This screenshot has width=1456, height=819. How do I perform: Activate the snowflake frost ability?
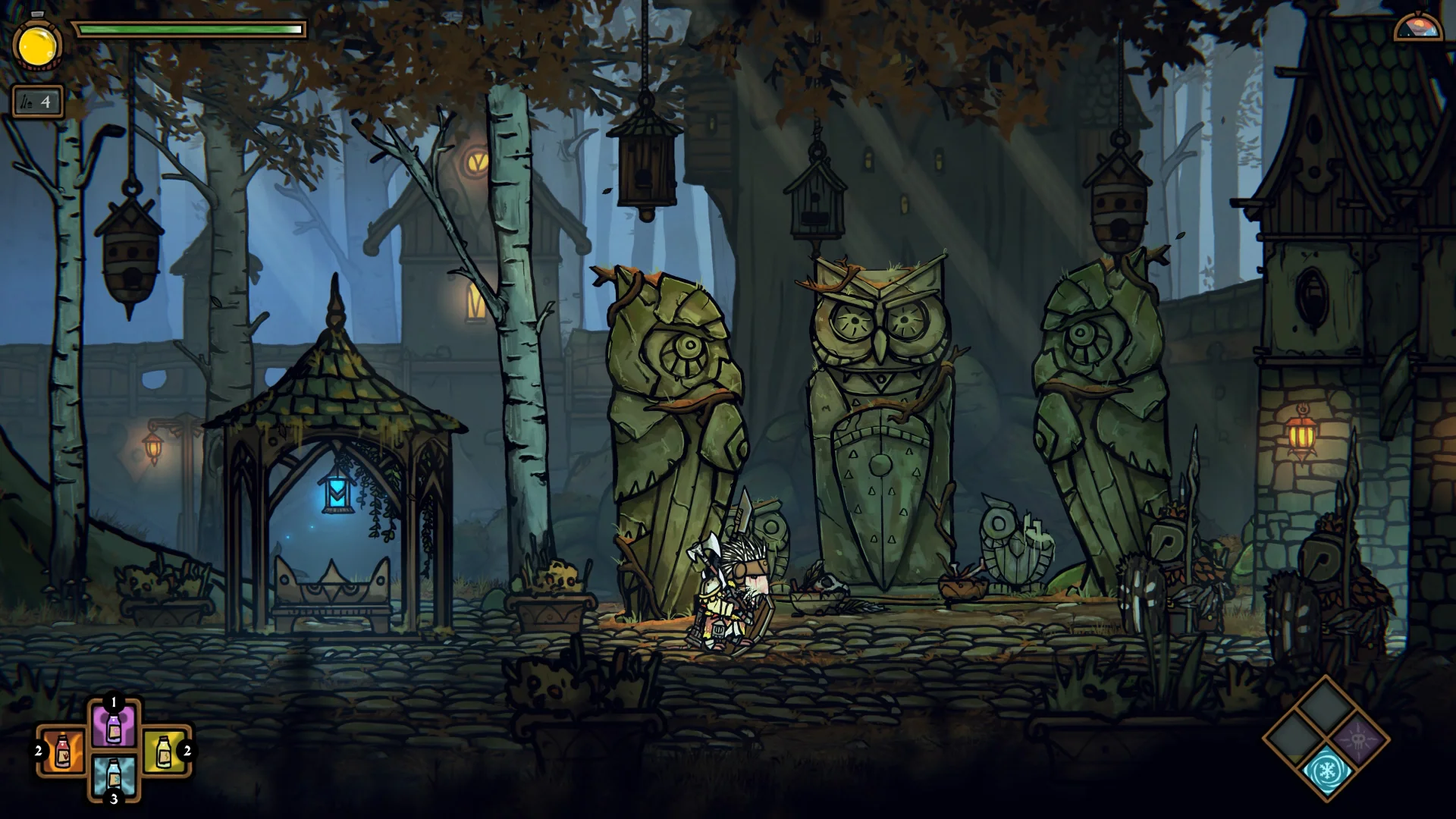click(x=1326, y=771)
